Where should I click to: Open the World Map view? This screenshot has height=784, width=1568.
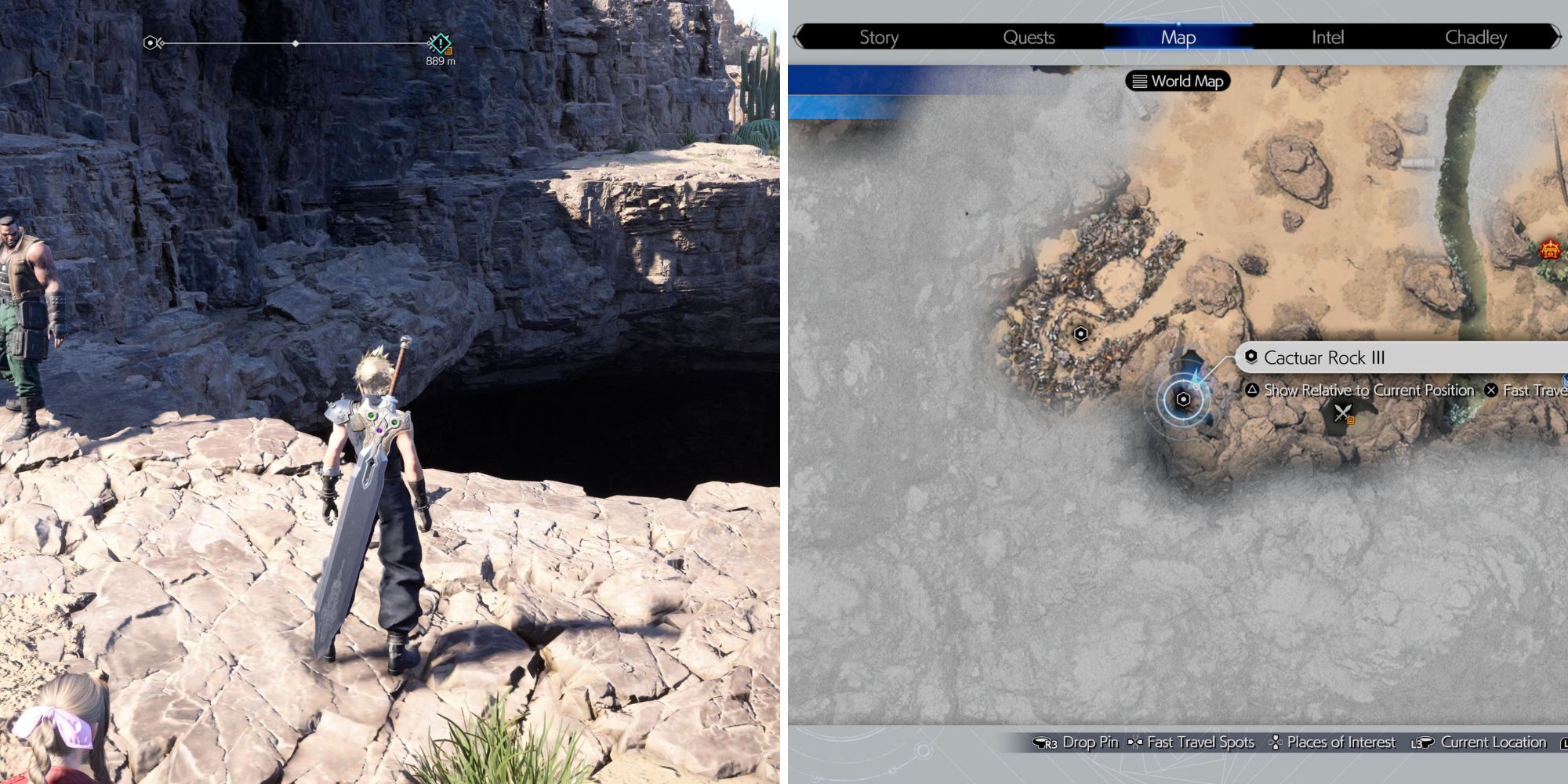point(1178,81)
